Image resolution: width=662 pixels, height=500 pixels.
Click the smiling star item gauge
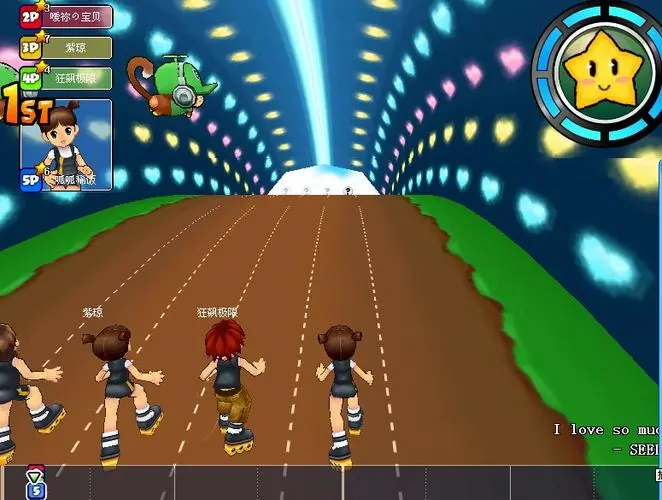(596, 74)
